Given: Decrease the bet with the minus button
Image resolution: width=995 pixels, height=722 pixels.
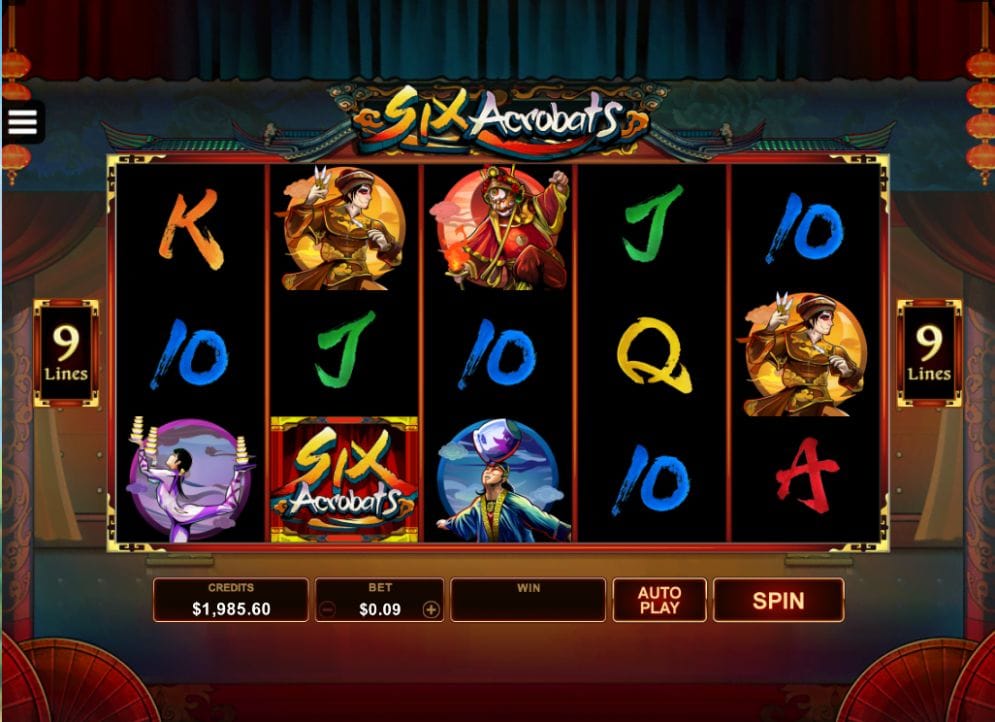Looking at the screenshot, I should click(327, 609).
